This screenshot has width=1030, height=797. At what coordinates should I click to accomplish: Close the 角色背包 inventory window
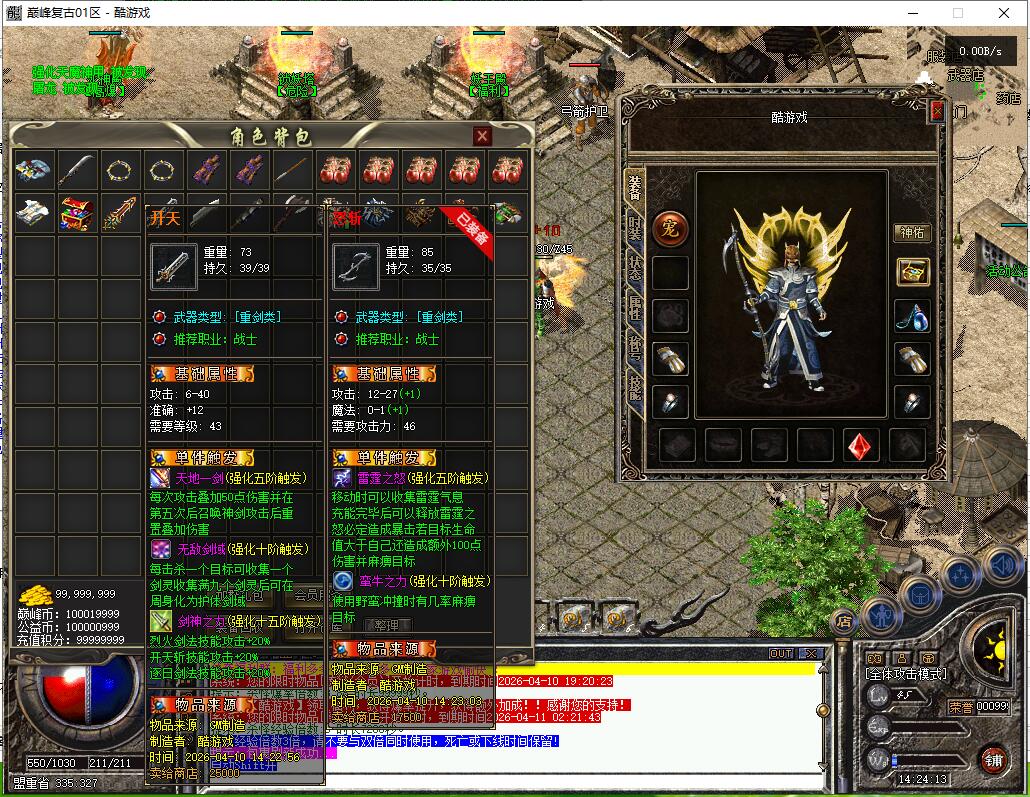click(482, 136)
